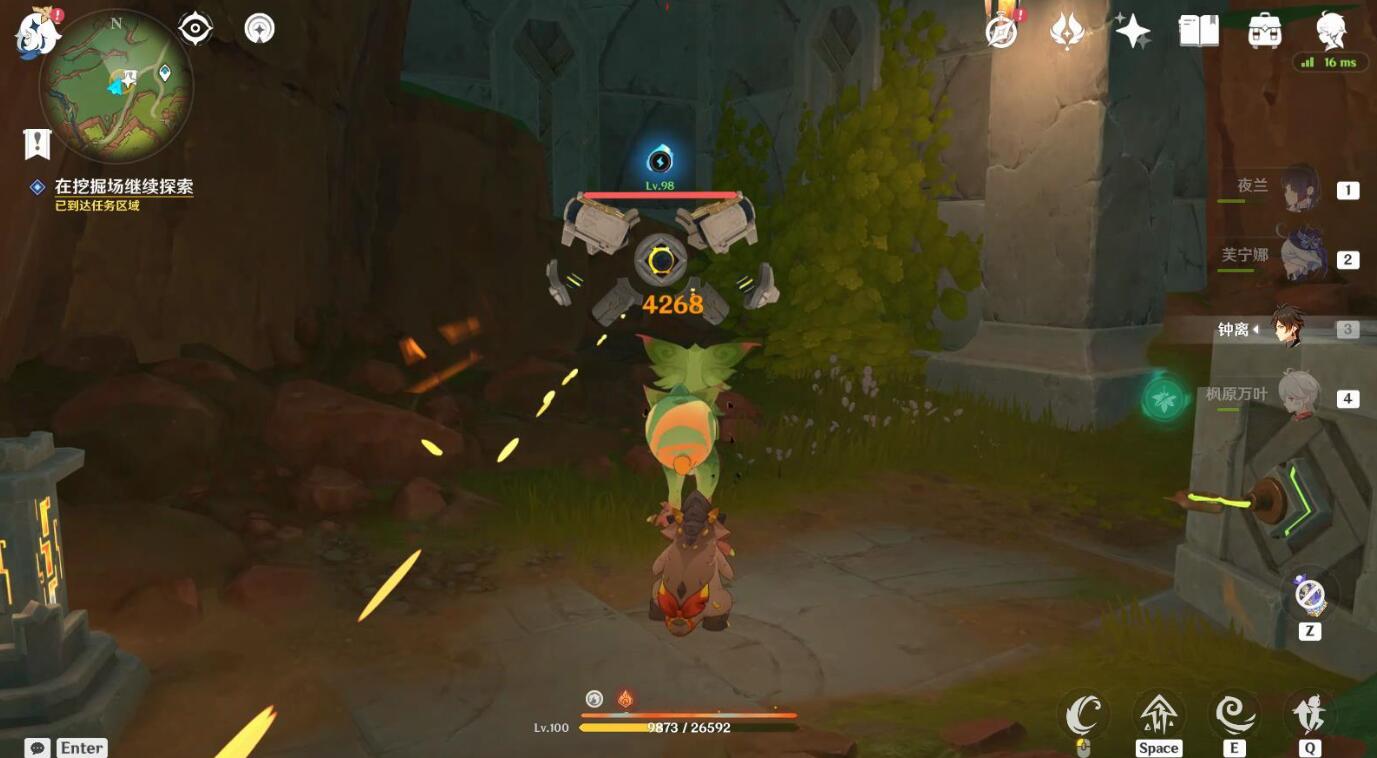Select the 在挖掘场继续探索 quest tracker

pos(124,187)
